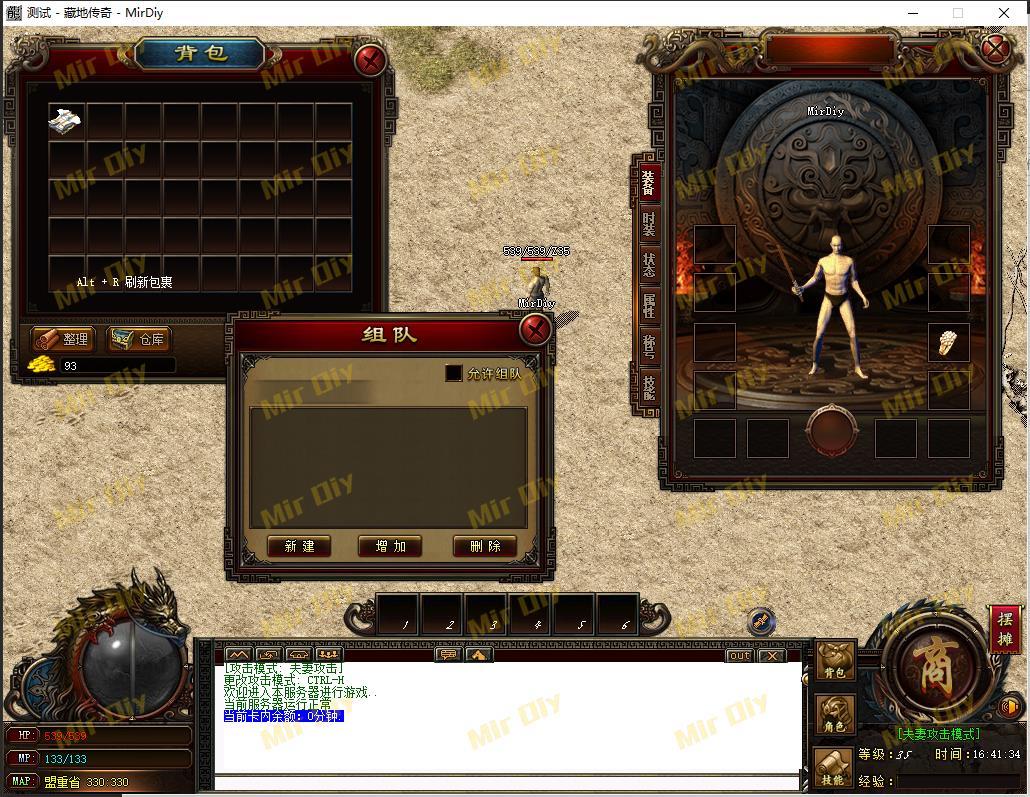Viewport: 1030px width, 797px height.
Task: Open the 仓库 warehouse storage
Action: [x=139, y=339]
